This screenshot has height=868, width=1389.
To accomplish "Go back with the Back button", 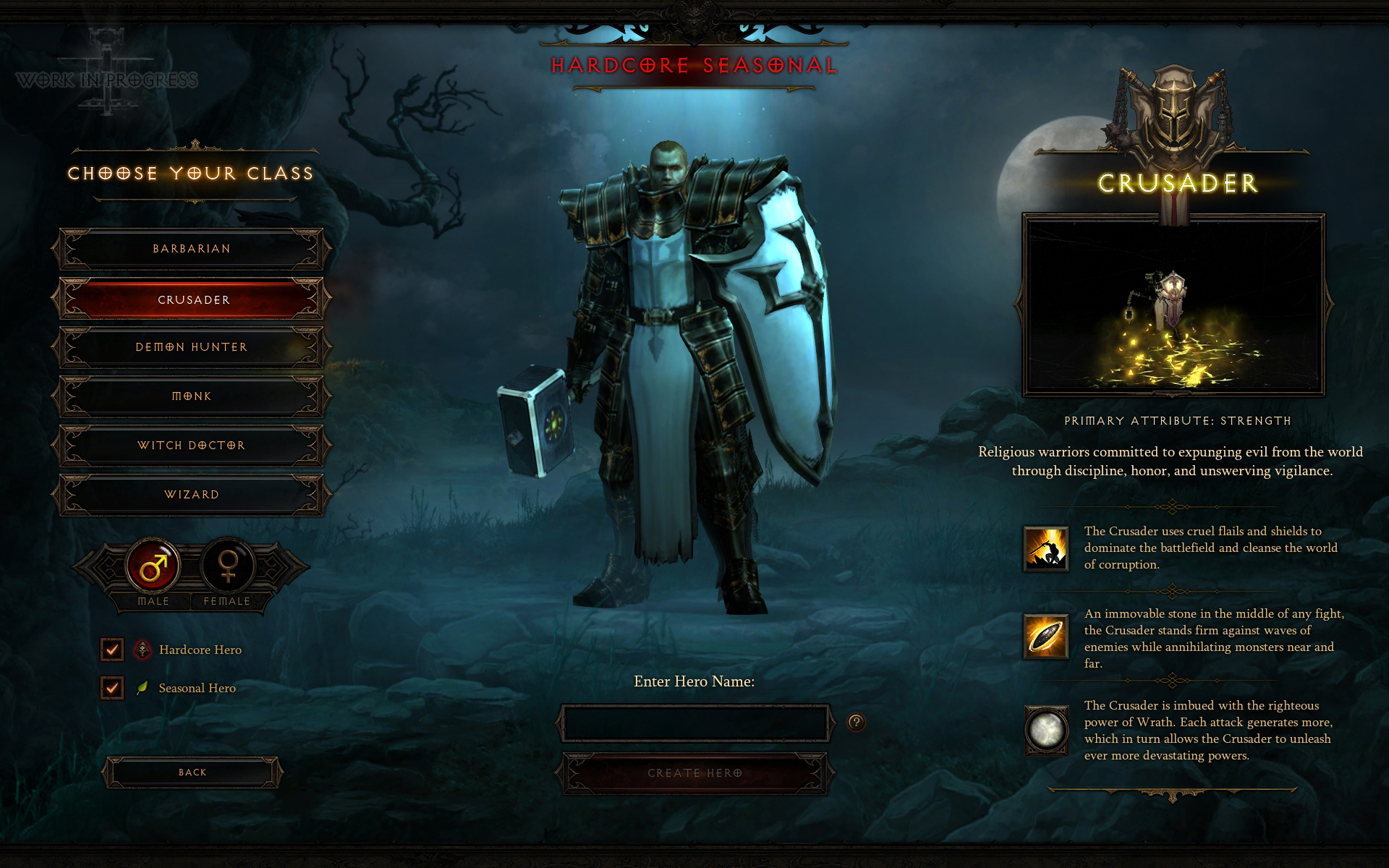I will 192,773.
